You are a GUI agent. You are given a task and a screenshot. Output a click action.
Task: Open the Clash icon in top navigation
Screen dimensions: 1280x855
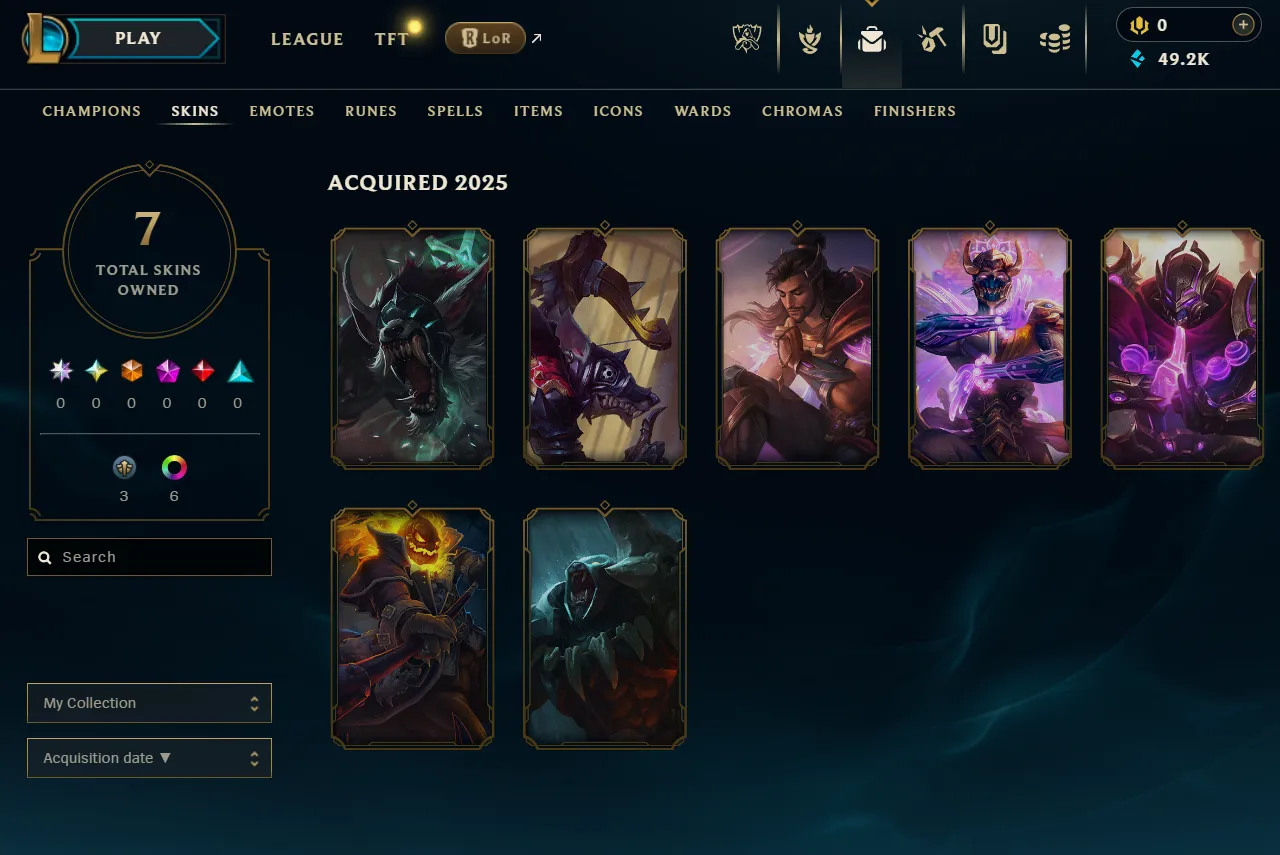tap(808, 40)
